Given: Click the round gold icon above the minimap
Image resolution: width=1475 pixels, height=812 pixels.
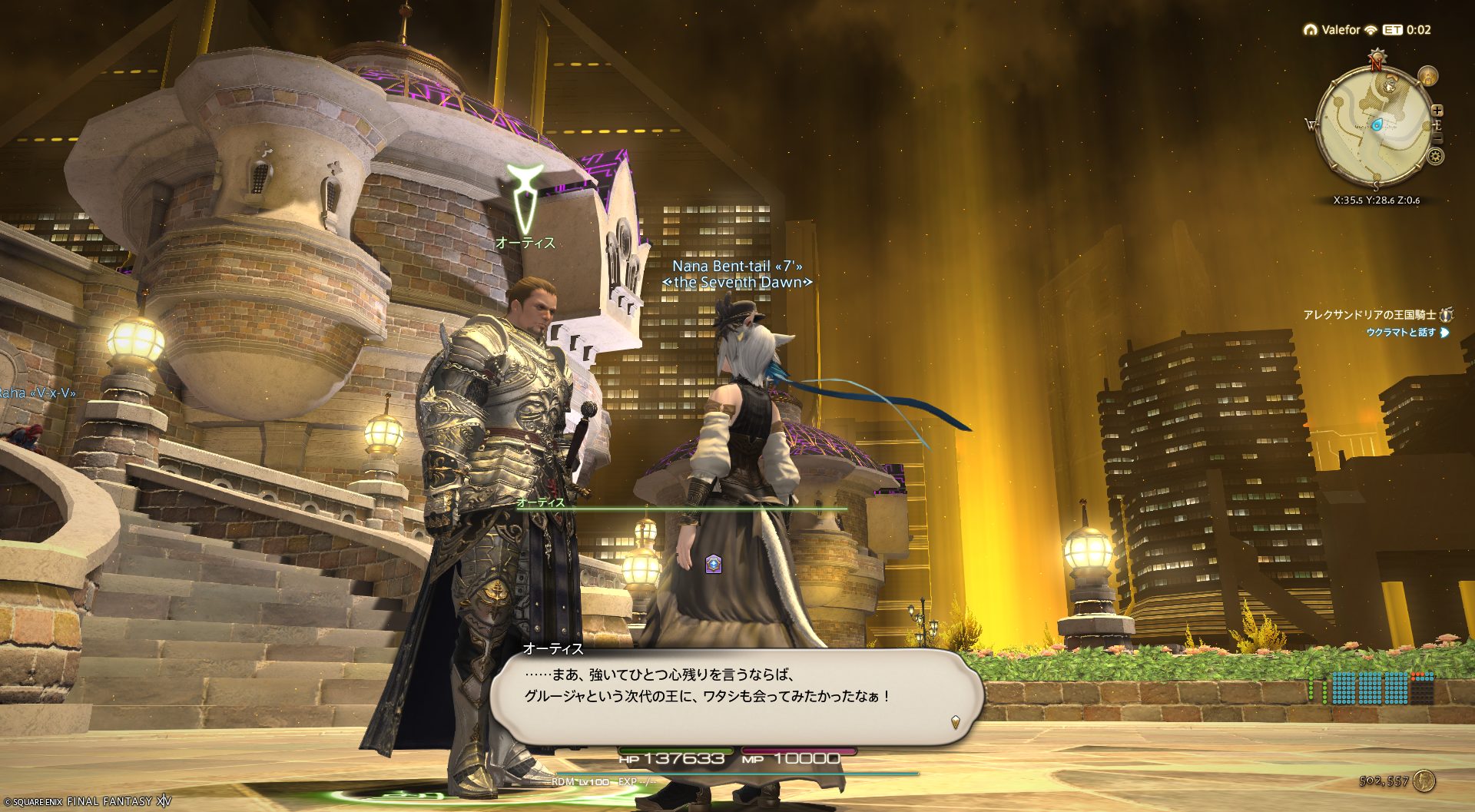Looking at the screenshot, I should (1427, 76).
